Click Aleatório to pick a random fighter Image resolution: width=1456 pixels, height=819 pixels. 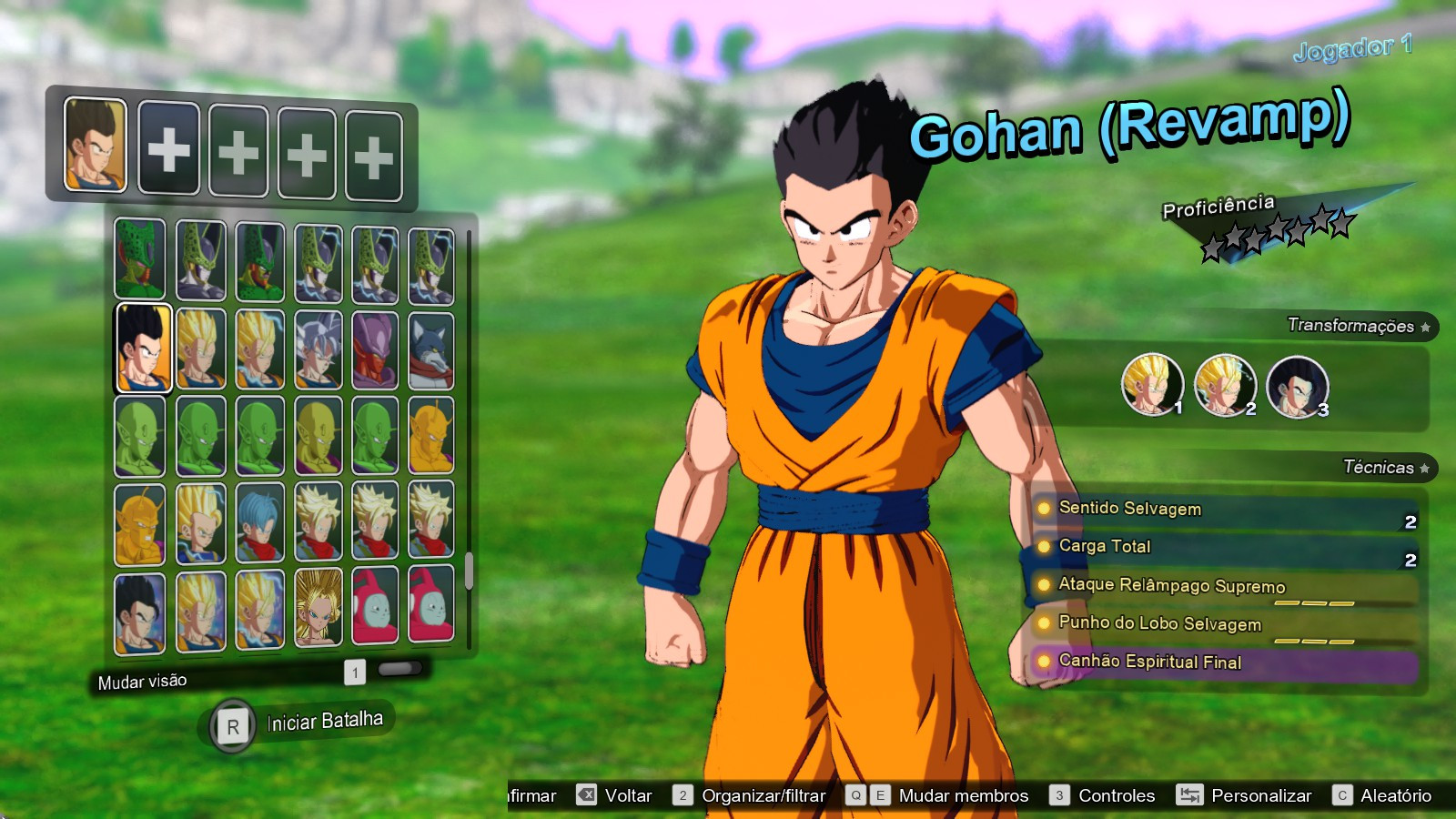(1394, 794)
